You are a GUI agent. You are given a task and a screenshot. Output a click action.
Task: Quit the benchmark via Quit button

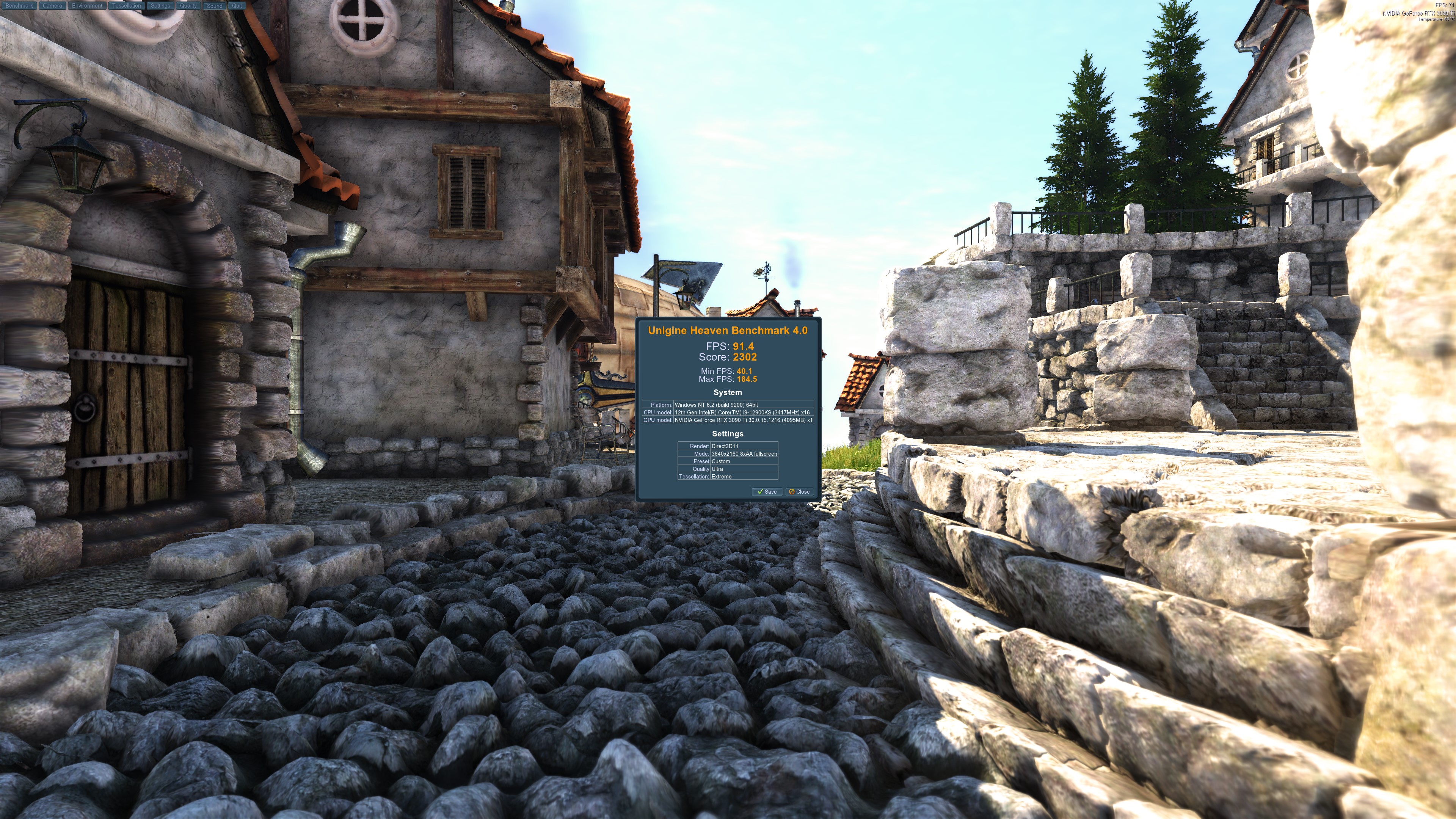[x=237, y=6]
